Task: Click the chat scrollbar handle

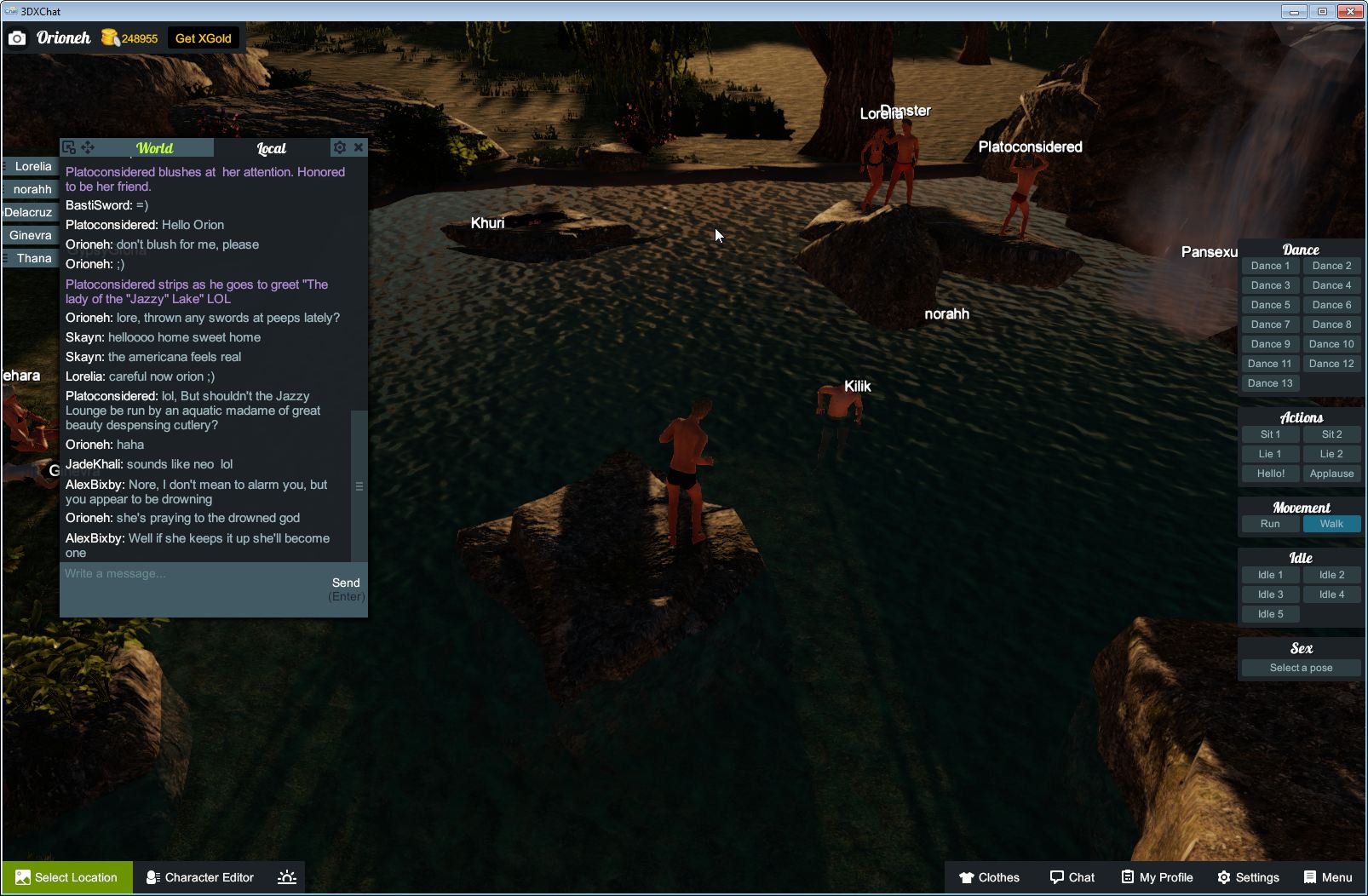Action: (x=359, y=485)
